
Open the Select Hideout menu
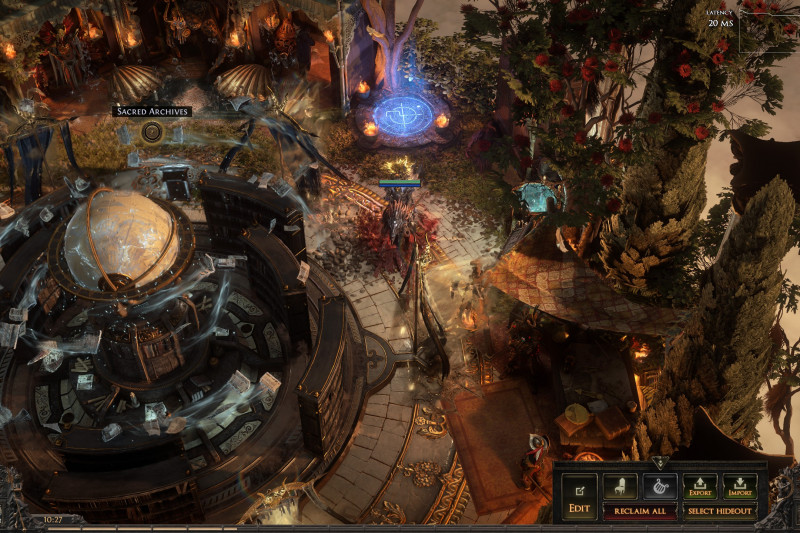click(x=720, y=511)
